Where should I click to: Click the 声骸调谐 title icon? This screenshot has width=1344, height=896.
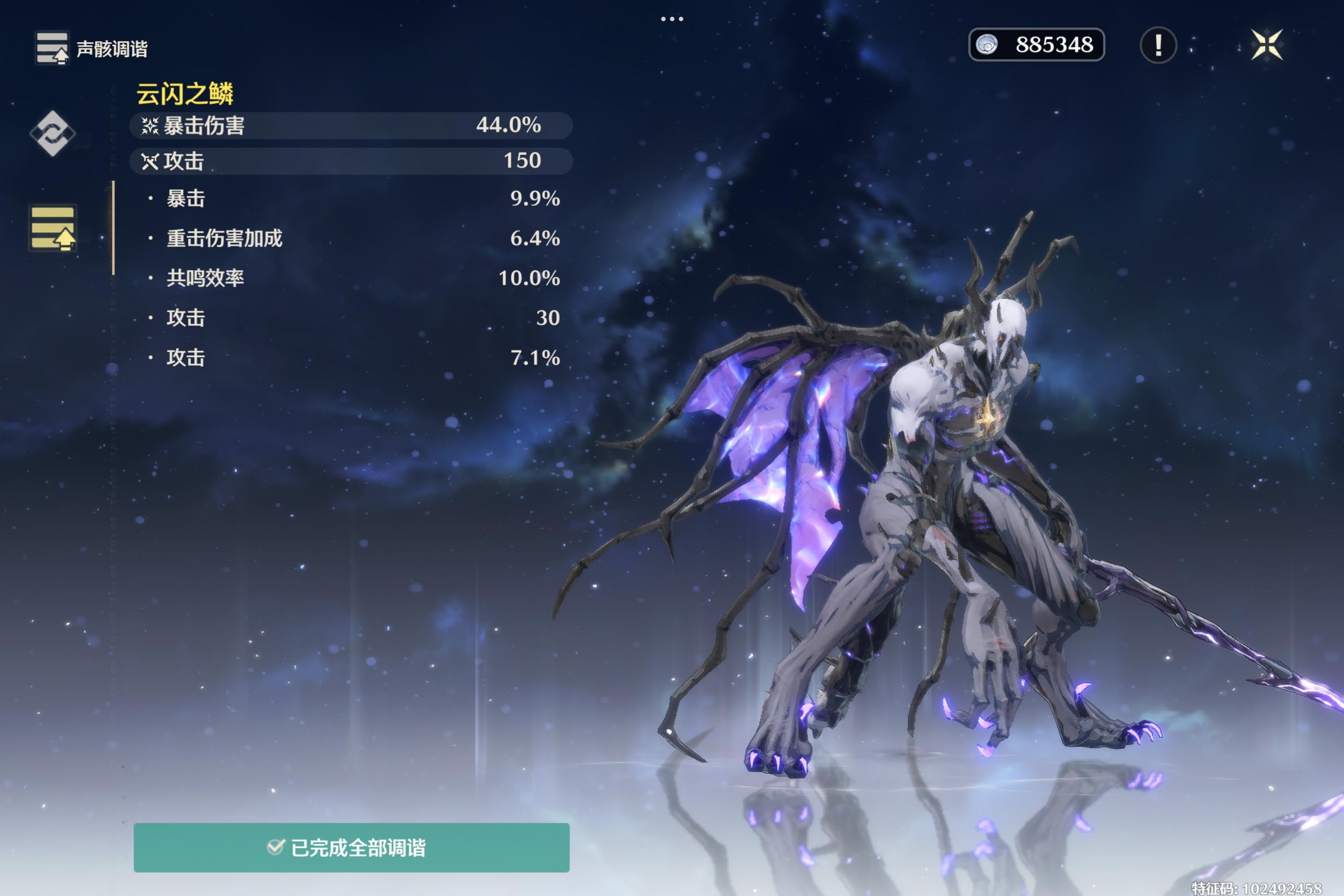pyautogui.click(x=52, y=48)
